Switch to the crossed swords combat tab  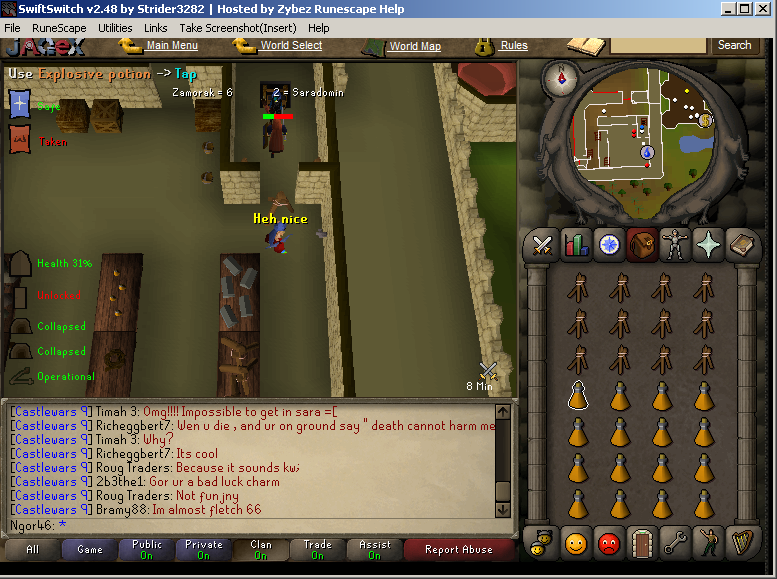[x=543, y=244]
